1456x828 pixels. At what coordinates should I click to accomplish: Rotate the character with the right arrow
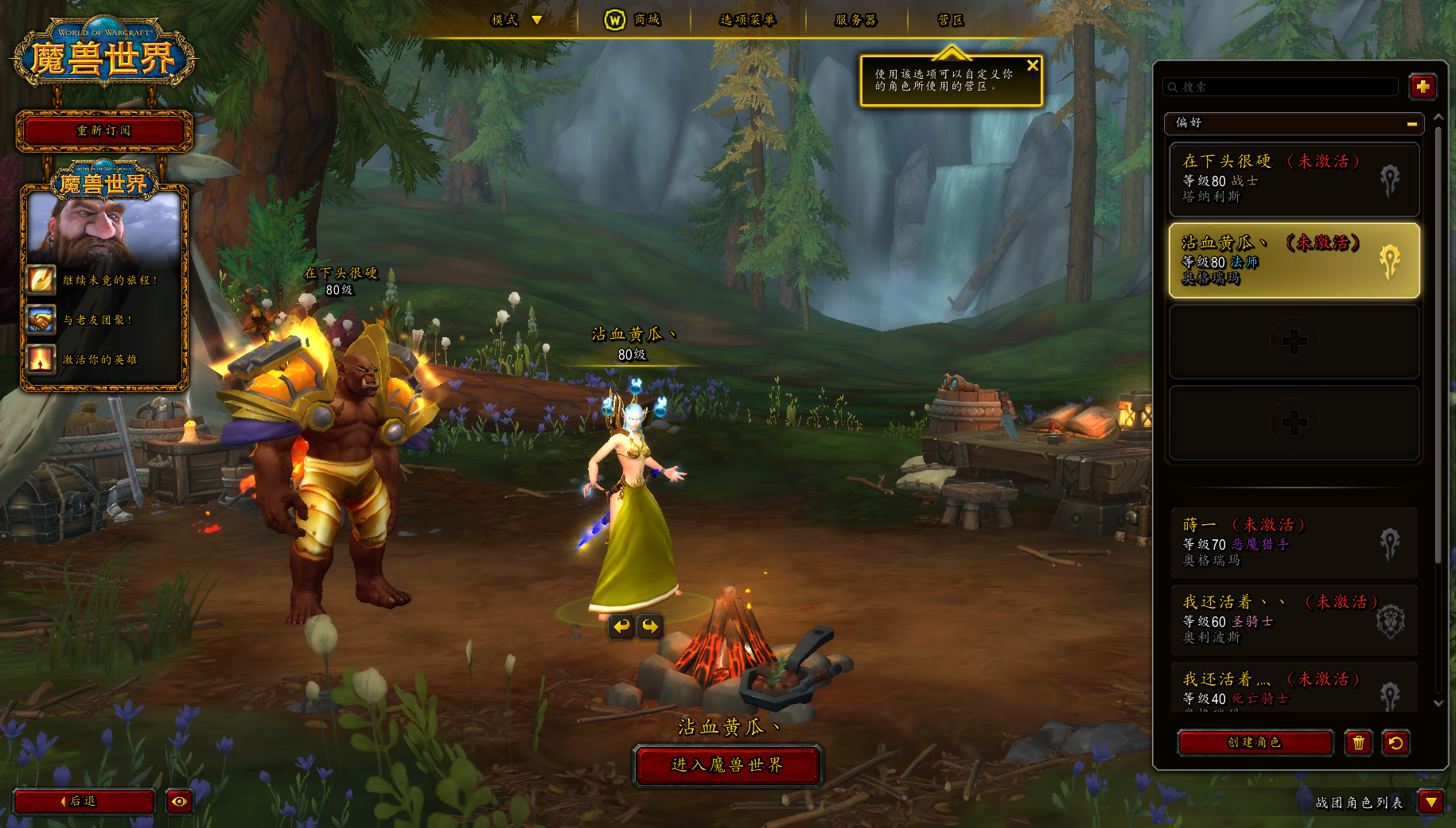[x=650, y=627]
